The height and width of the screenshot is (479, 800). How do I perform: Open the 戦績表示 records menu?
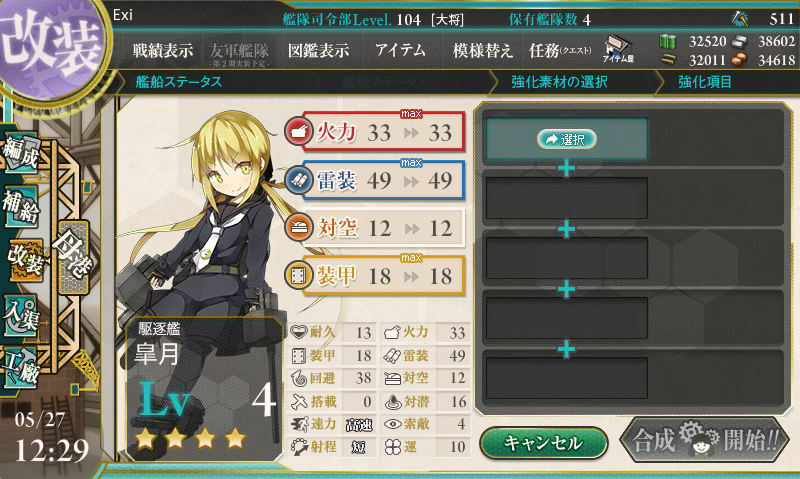coord(163,50)
